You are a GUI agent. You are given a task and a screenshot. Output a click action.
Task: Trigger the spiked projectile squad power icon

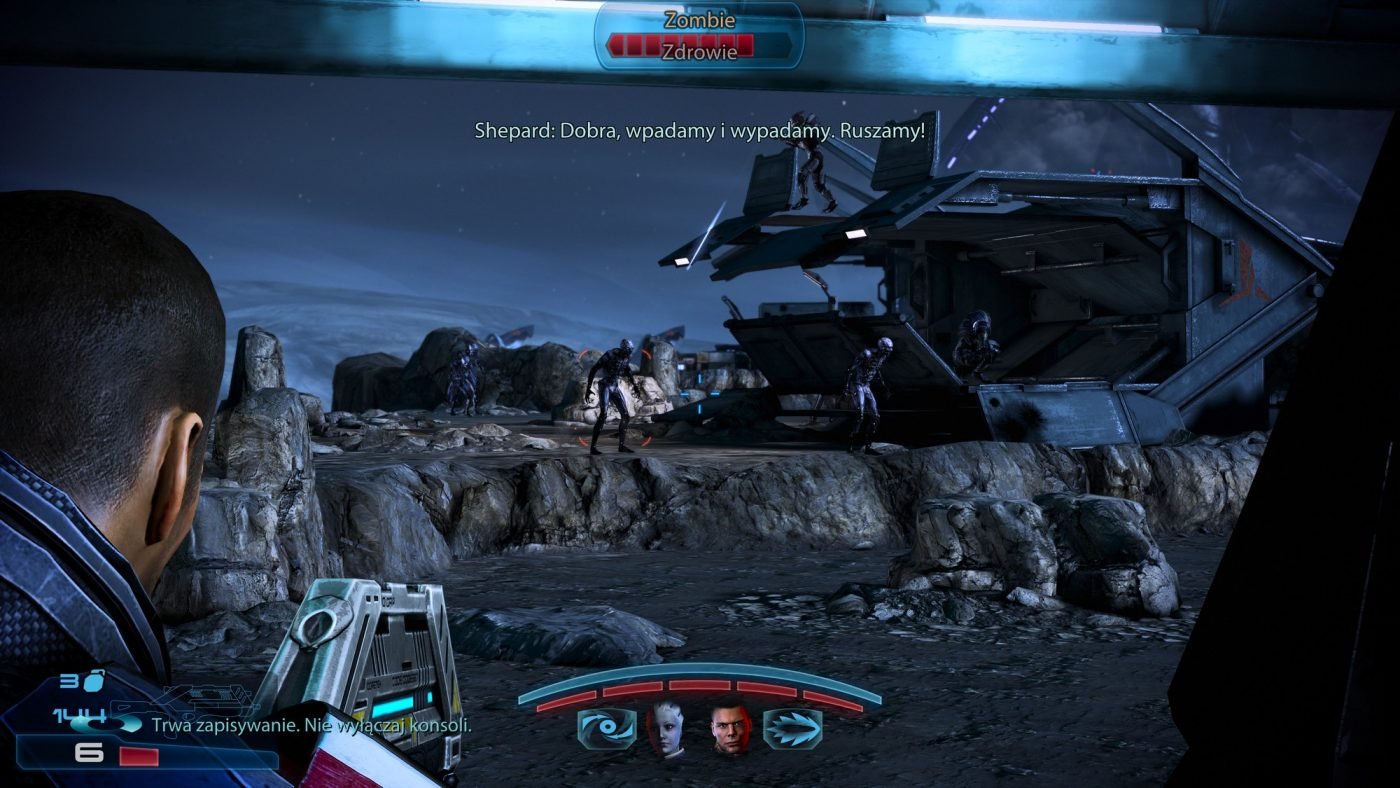[793, 729]
